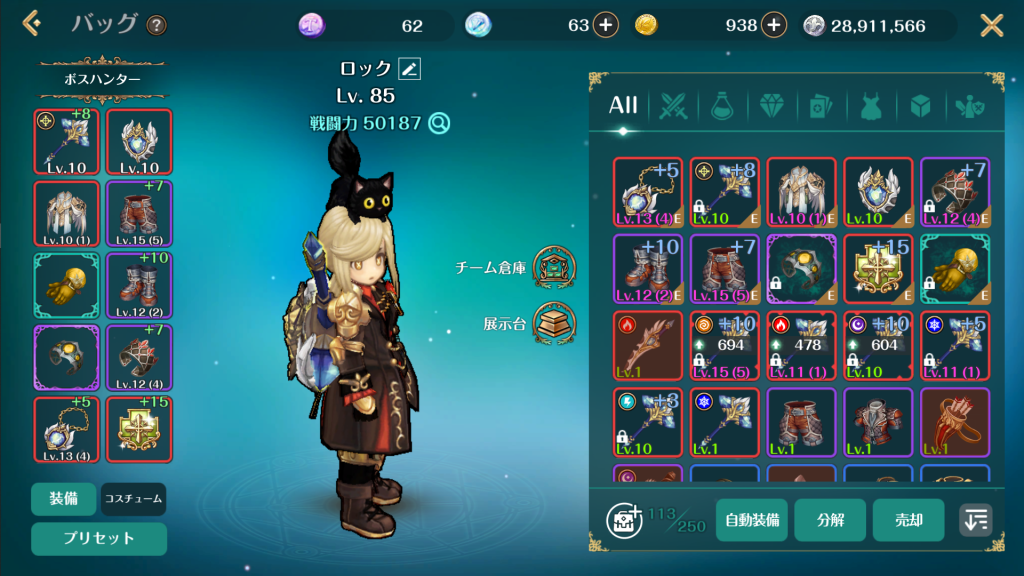Close the bag screen with the X
Image resolution: width=1024 pixels, height=576 pixels.
point(991,25)
